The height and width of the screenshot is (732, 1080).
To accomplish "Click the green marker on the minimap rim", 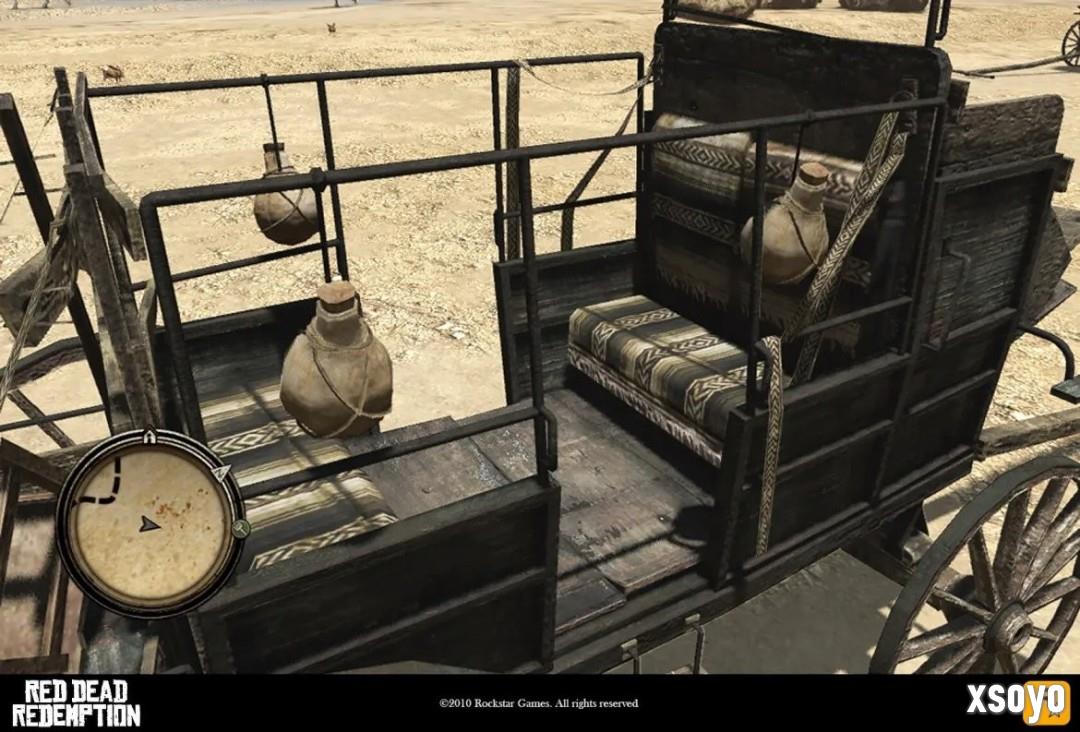I will click(x=239, y=529).
